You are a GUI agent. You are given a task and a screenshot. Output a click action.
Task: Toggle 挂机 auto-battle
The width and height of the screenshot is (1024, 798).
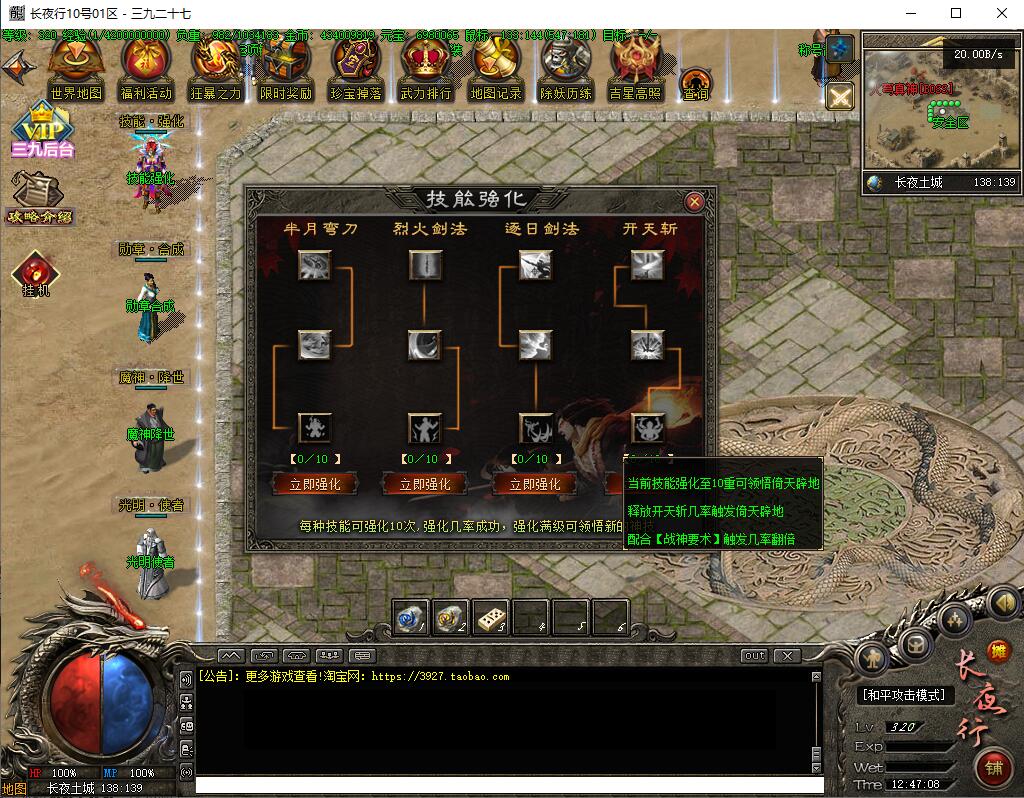coord(36,272)
